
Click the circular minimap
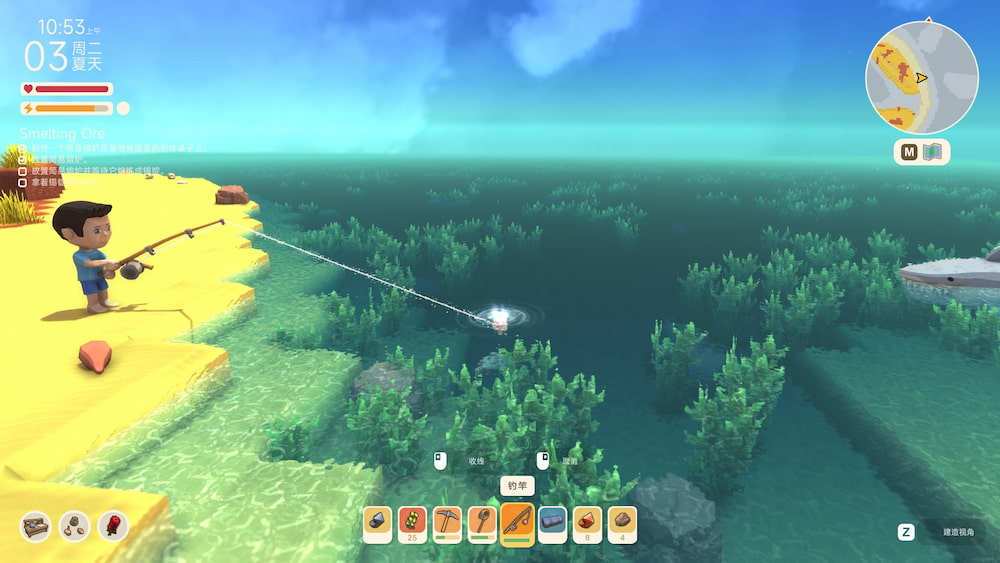(921, 77)
